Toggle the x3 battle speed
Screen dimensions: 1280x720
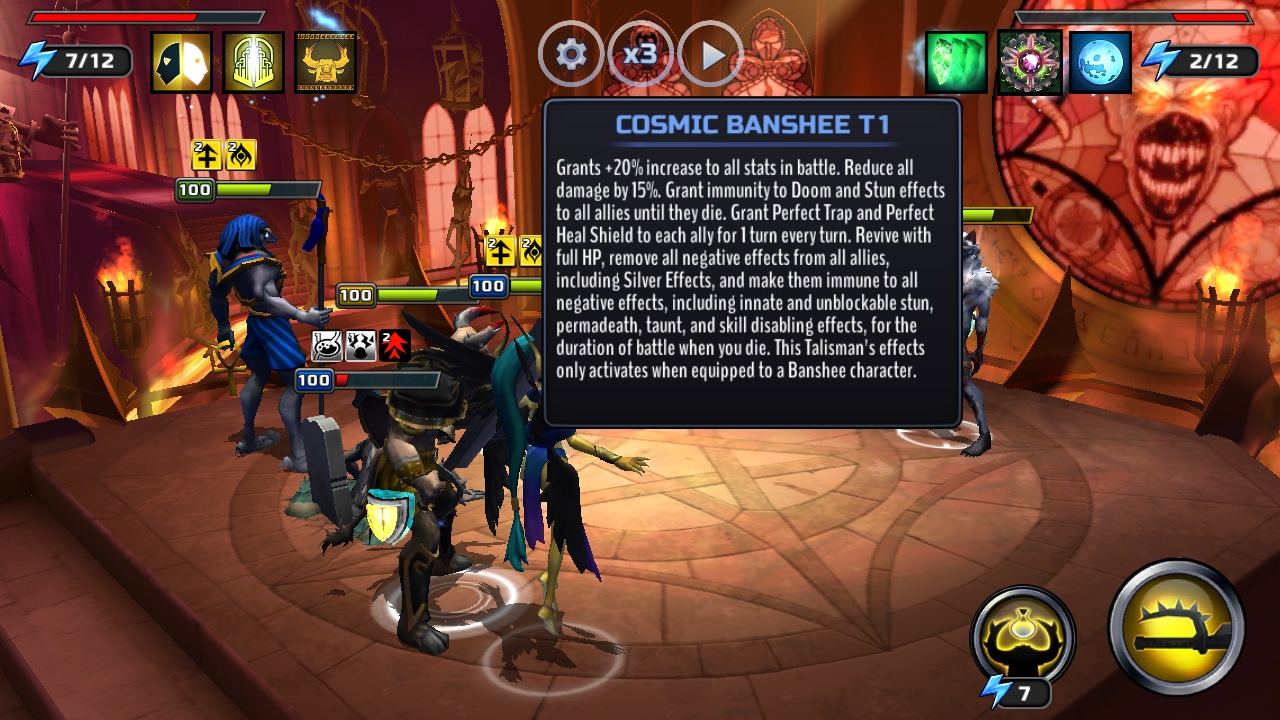[640, 54]
